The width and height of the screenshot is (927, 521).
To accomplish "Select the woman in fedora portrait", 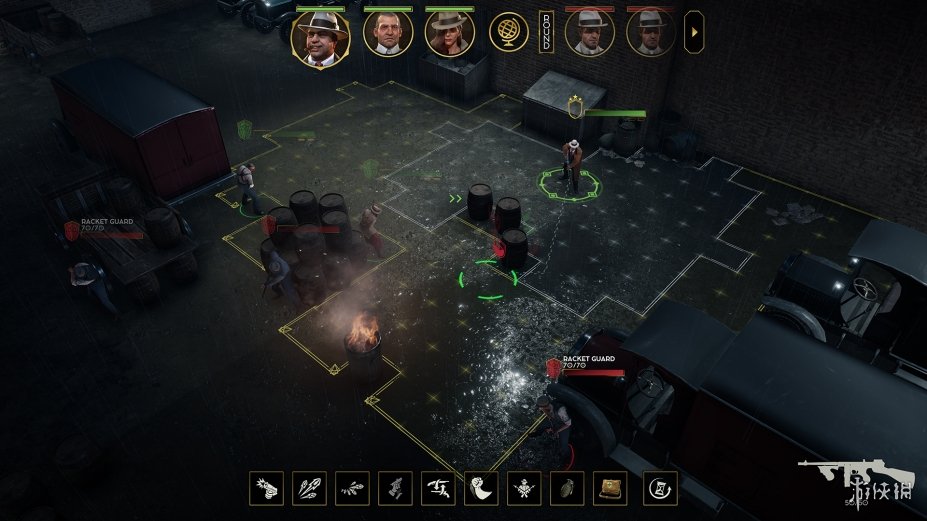I will pos(449,36).
